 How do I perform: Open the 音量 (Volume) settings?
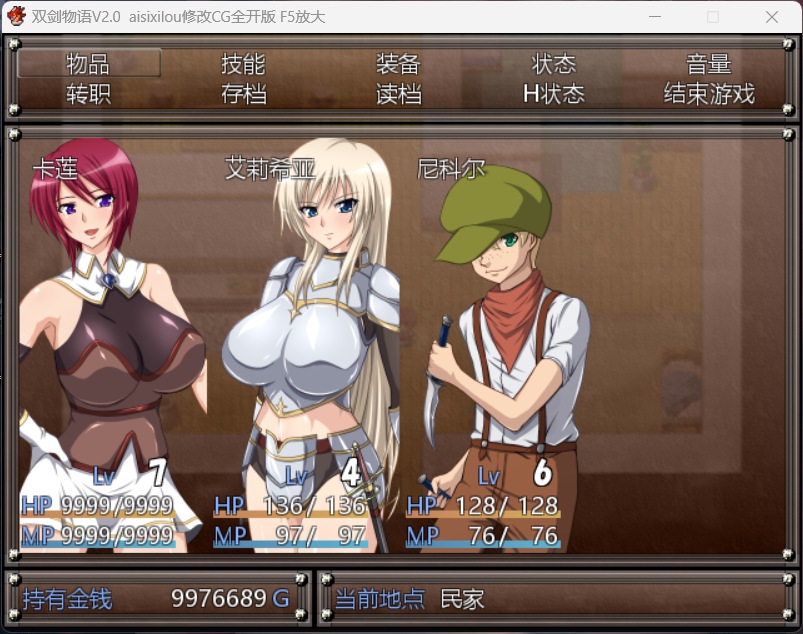(709, 64)
